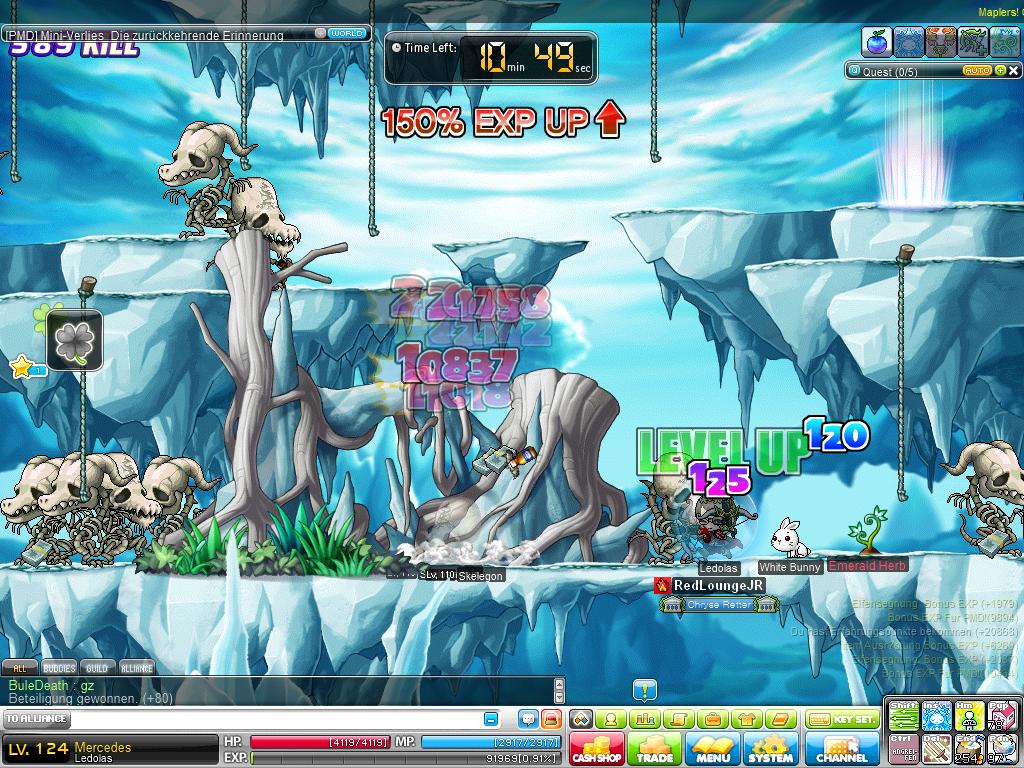This screenshot has width=1024, height=768.
Task: Click the green plus on Quest tracker
Action: click(x=999, y=71)
